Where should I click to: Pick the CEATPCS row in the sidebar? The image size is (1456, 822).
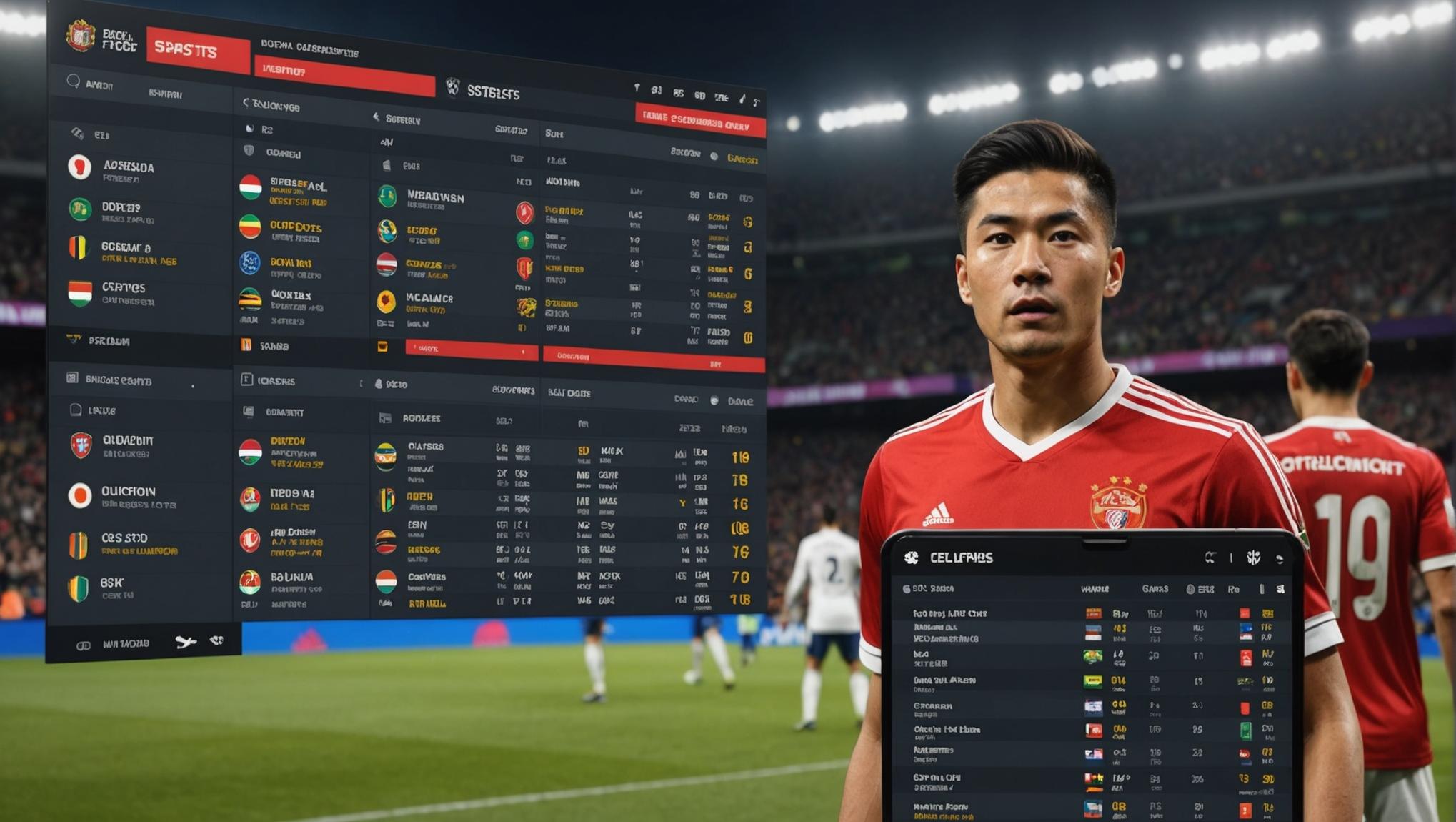[x=123, y=289]
